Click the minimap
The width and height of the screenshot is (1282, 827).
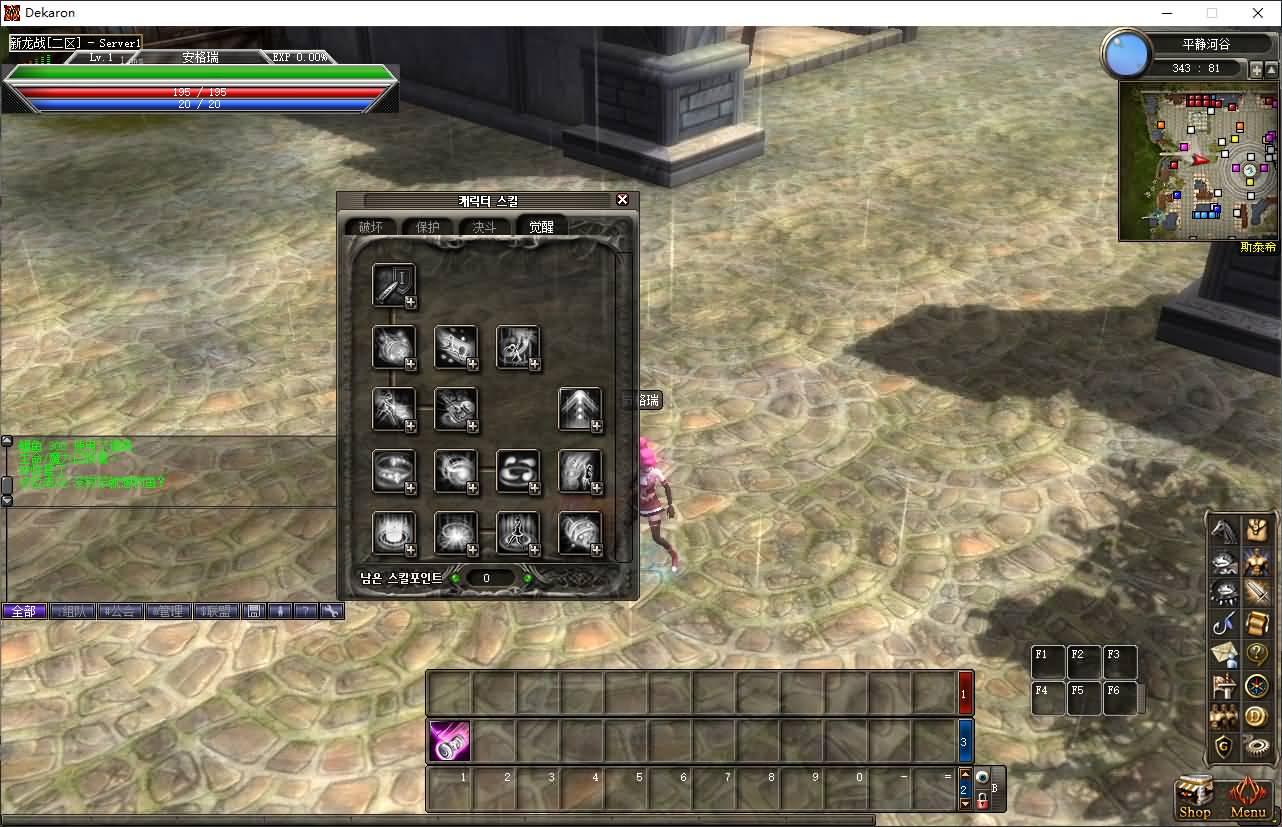pos(1198,161)
